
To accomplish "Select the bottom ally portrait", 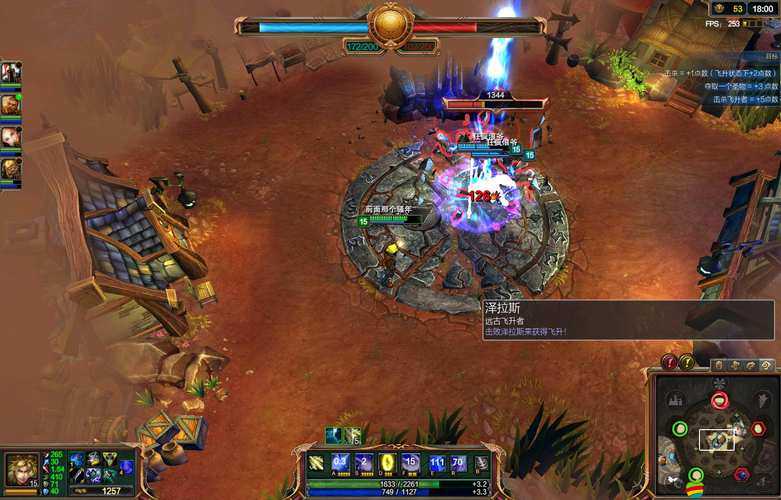I will [x=10, y=169].
